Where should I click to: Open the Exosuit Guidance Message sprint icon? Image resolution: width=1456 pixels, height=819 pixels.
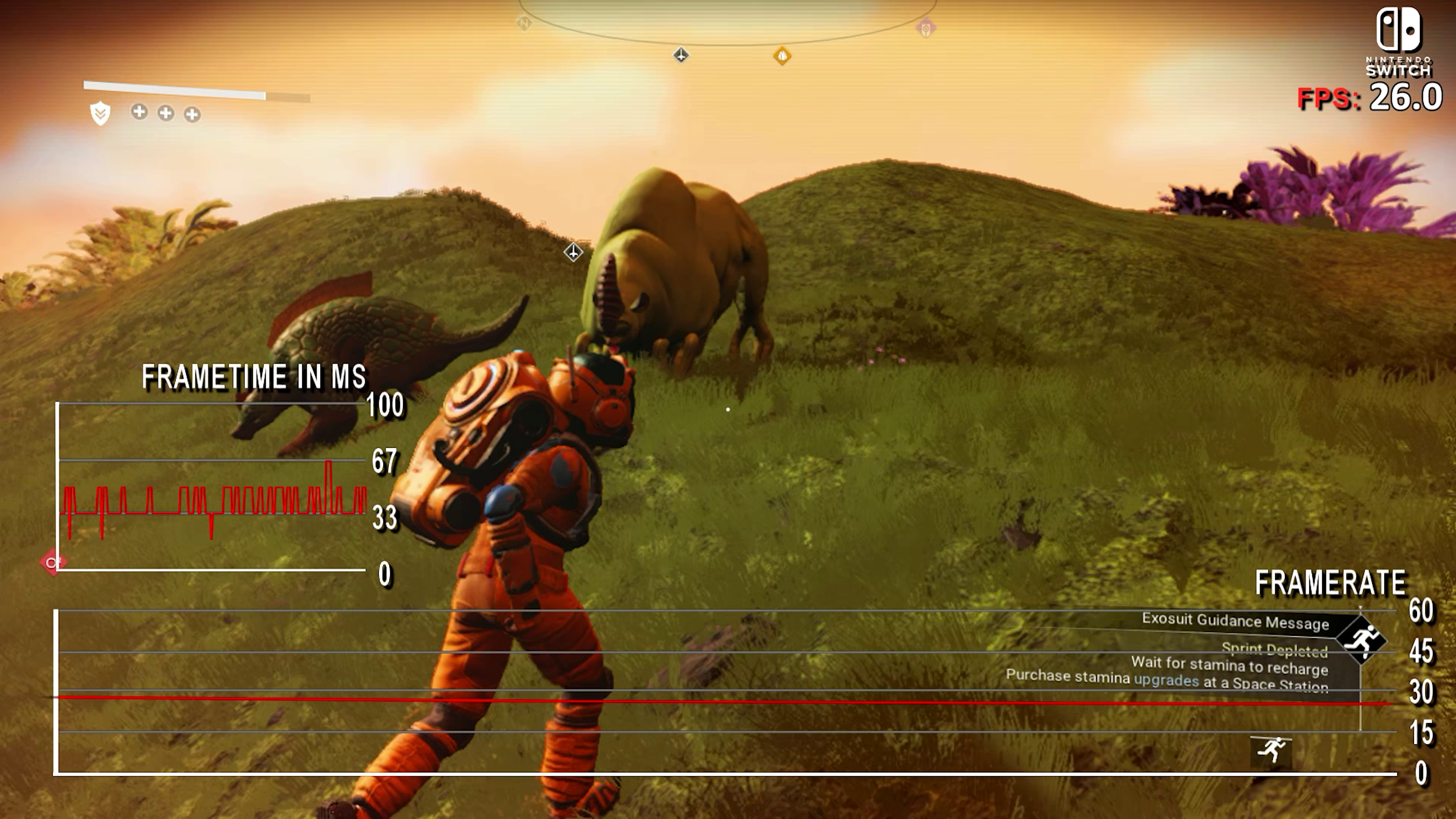pyautogui.click(x=1362, y=640)
